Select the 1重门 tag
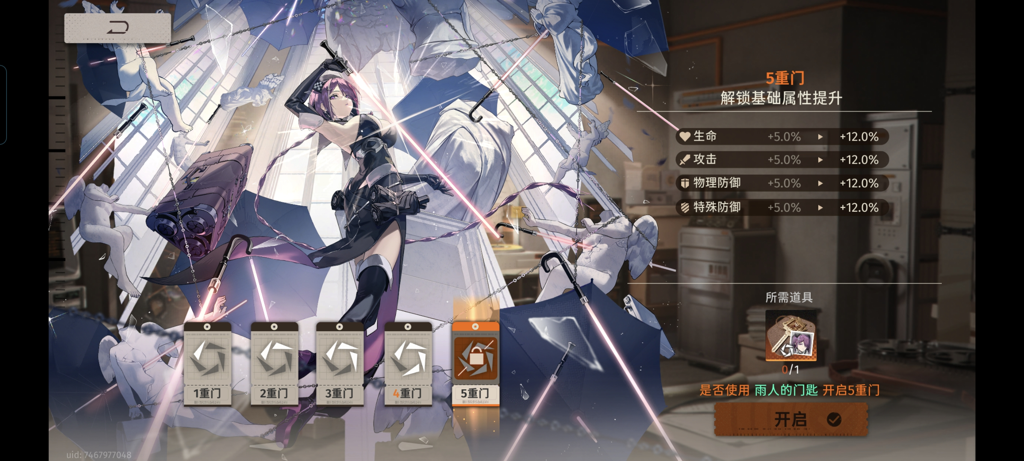Screen dimensions: 1024x461 point(208,362)
